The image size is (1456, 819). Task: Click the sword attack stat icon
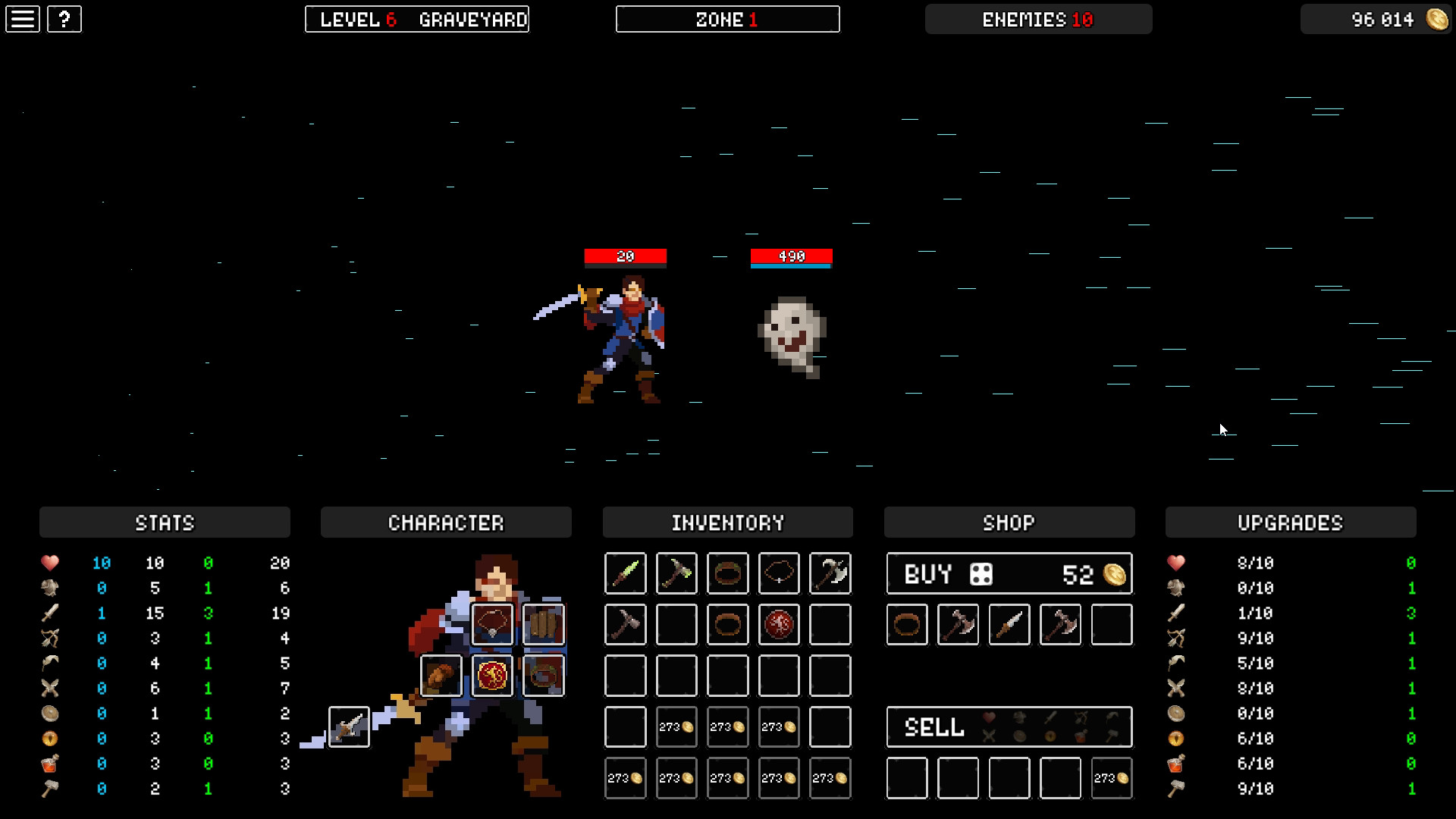50,613
